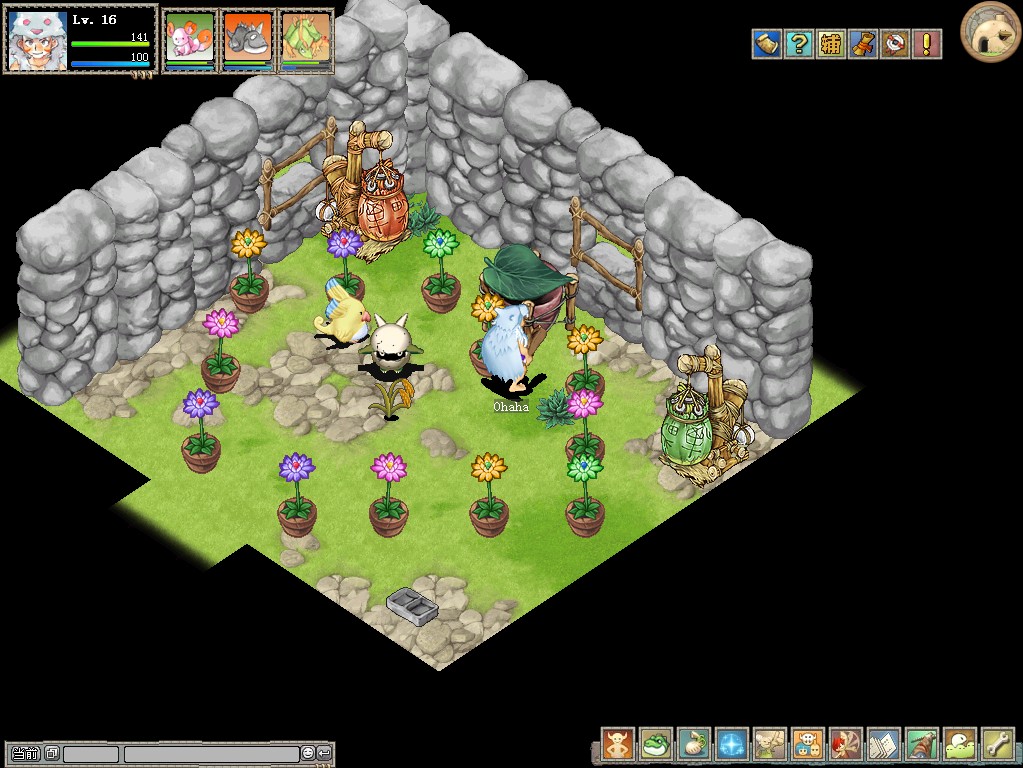Open the yellow scroll map icon
Screen dimensions: 1023x768
click(x=767, y=44)
